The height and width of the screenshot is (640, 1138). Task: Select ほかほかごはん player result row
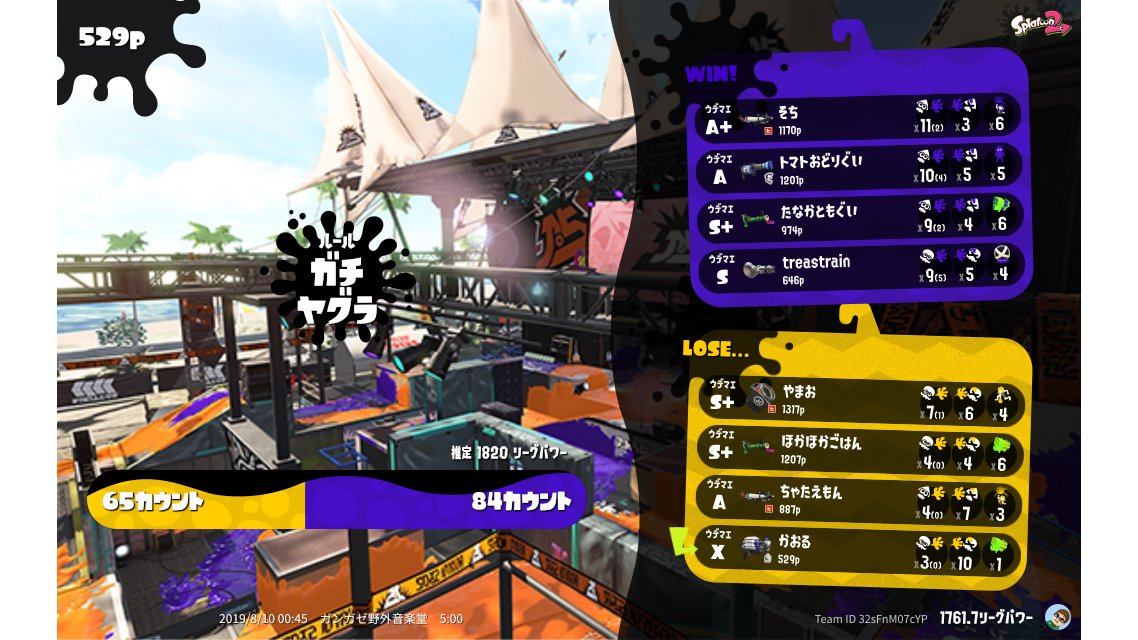(x=860, y=450)
